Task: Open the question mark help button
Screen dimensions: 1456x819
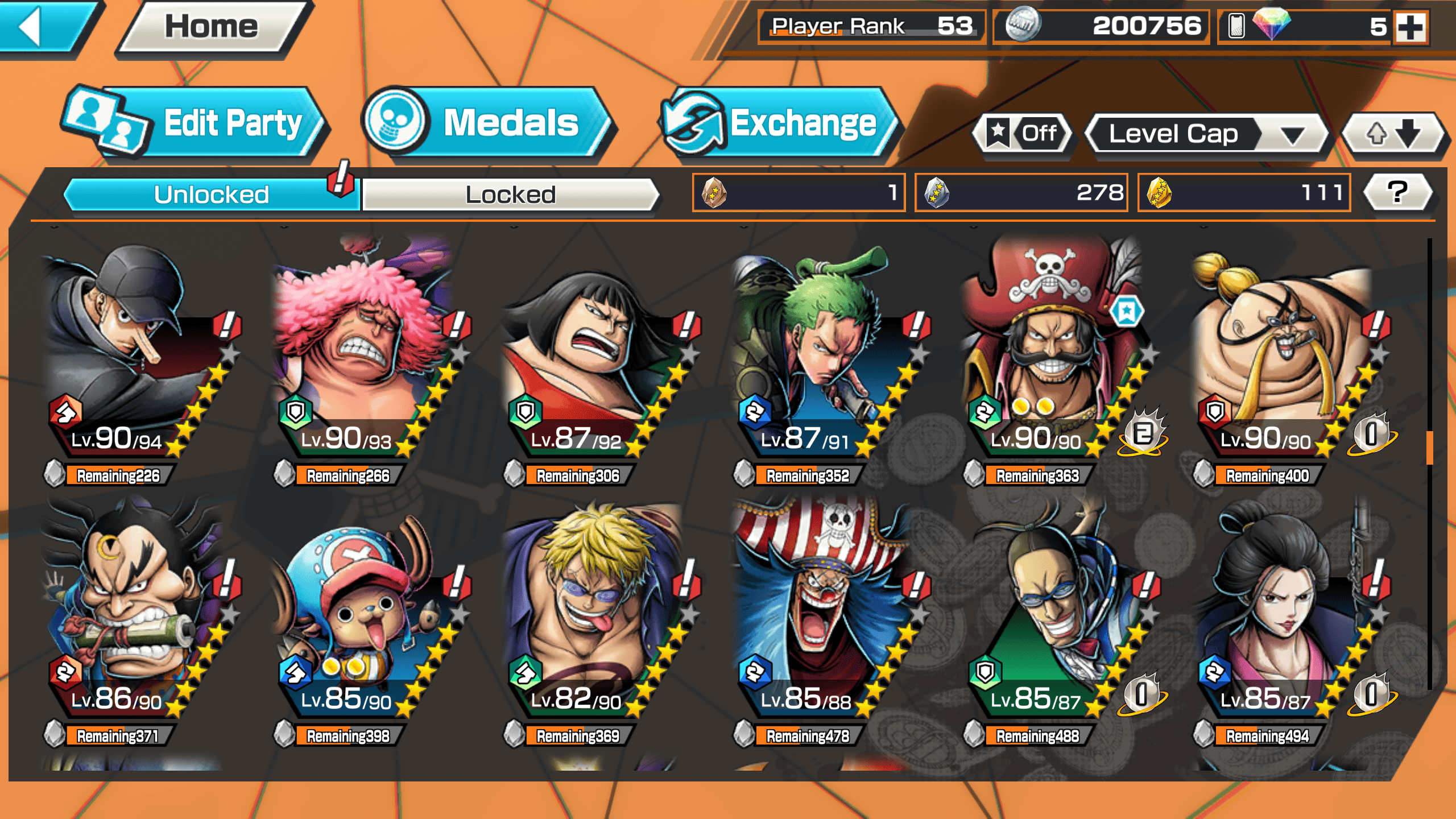Action: (x=1398, y=192)
